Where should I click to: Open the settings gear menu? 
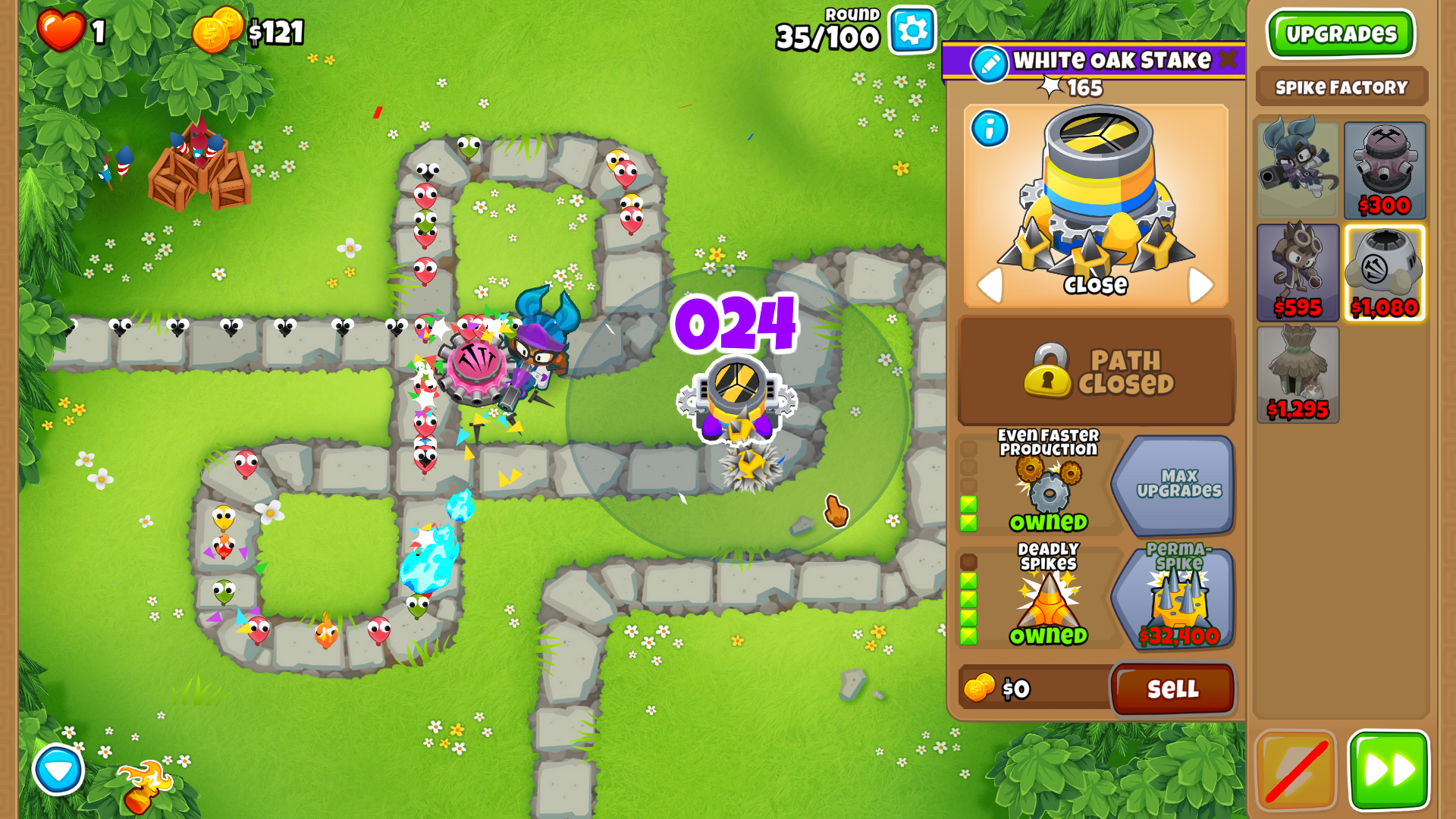(x=912, y=31)
